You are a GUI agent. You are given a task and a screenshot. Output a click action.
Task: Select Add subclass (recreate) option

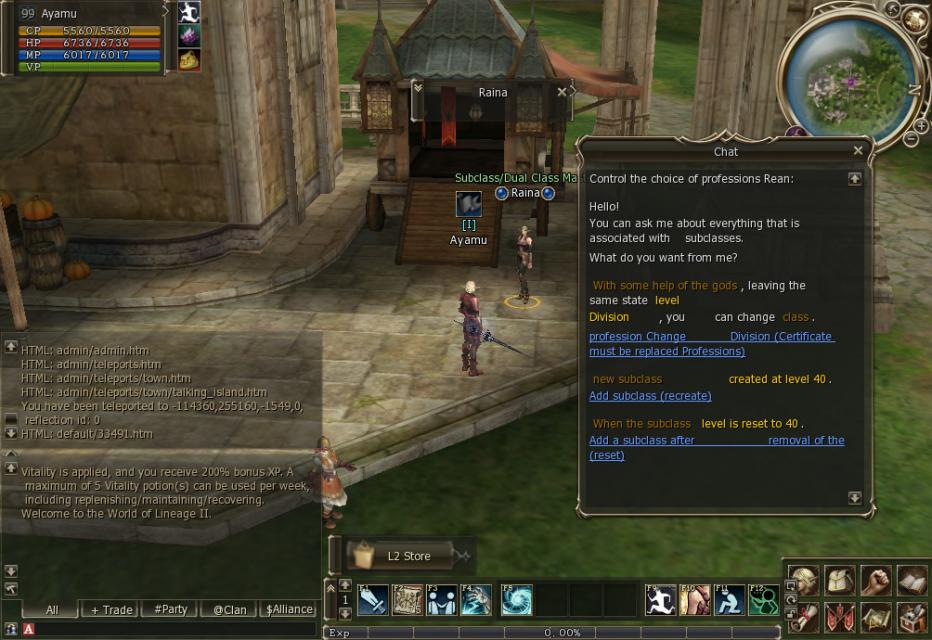(650, 396)
